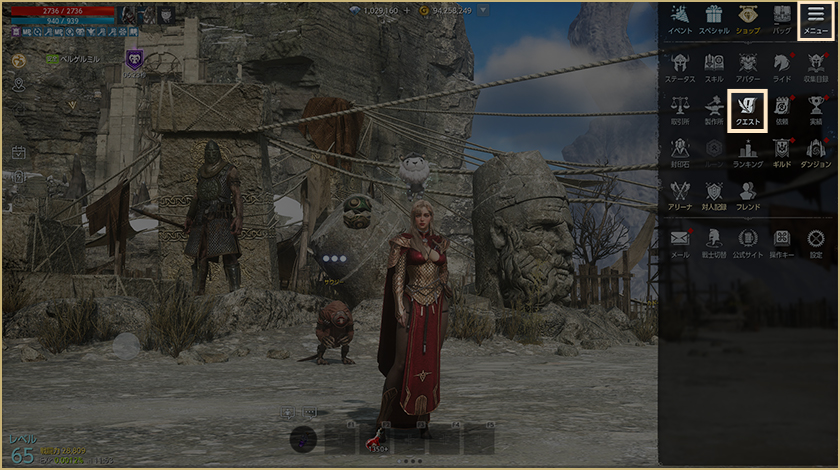Open the ライド (Ride) mount menu

(x=782, y=66)
